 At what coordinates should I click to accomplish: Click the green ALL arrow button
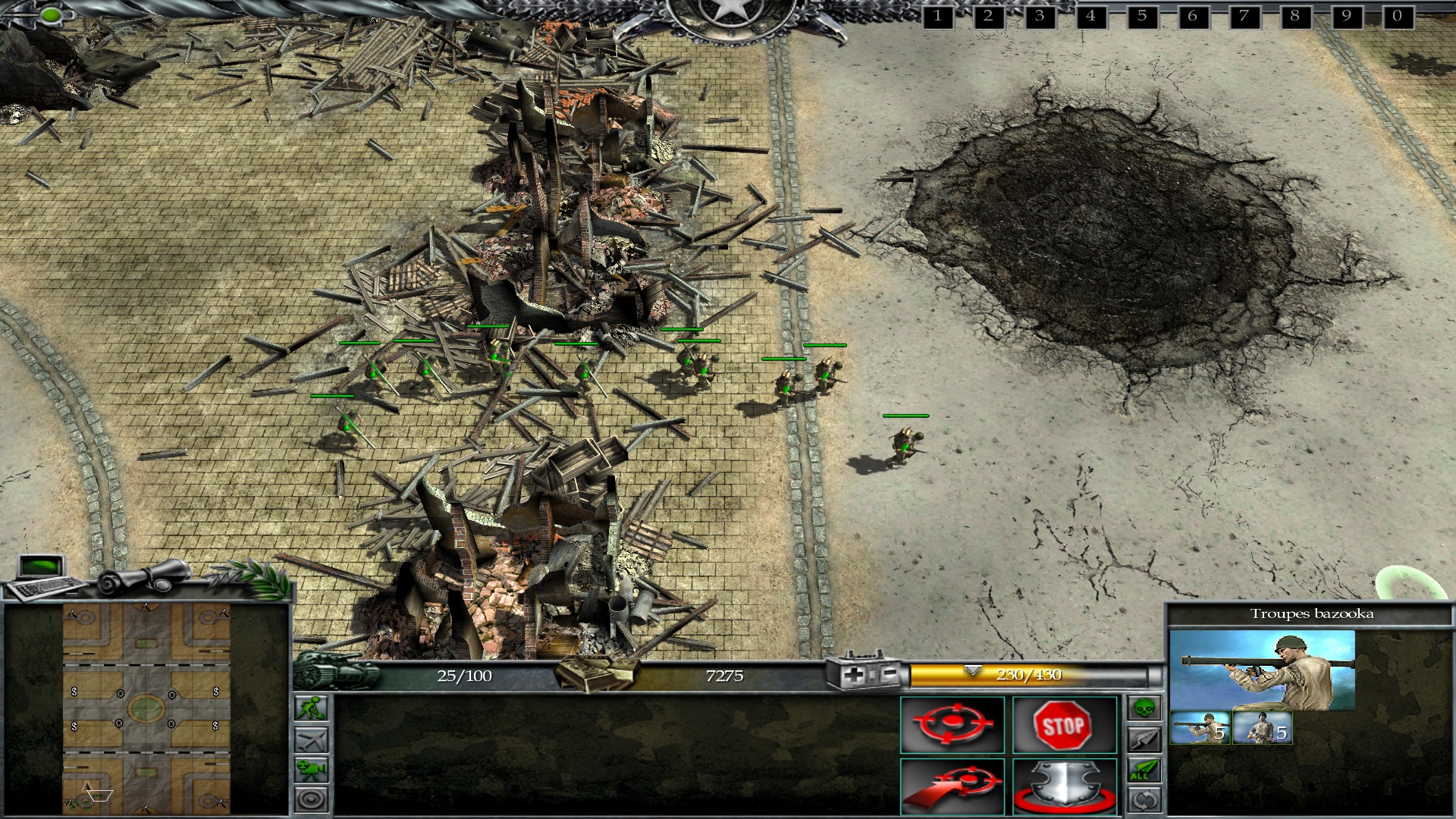coord(1144,770)
